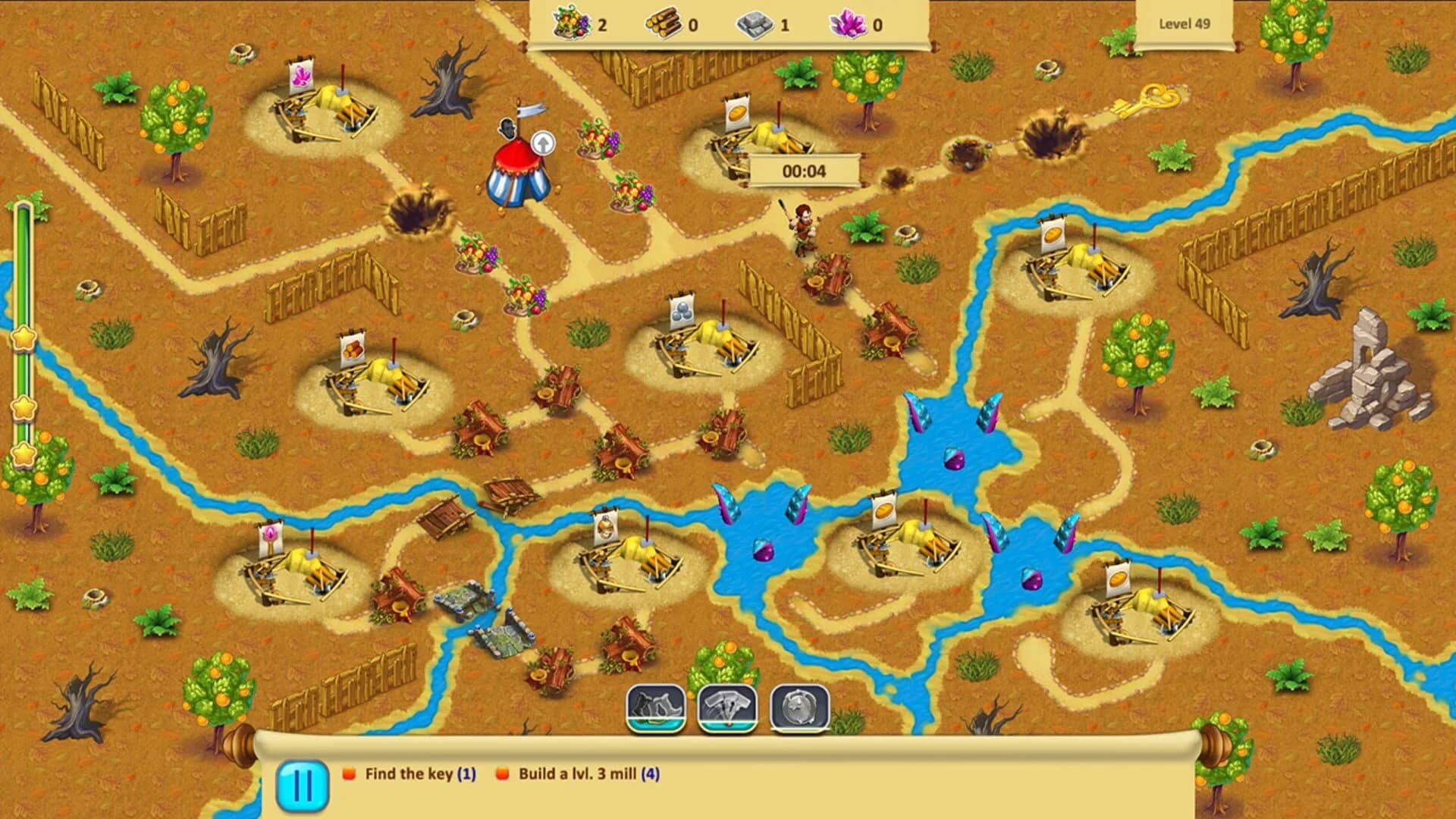Click the wood resource icon showing 0
This screenshot has width=1456, height=819.
(x=664, y=21)
